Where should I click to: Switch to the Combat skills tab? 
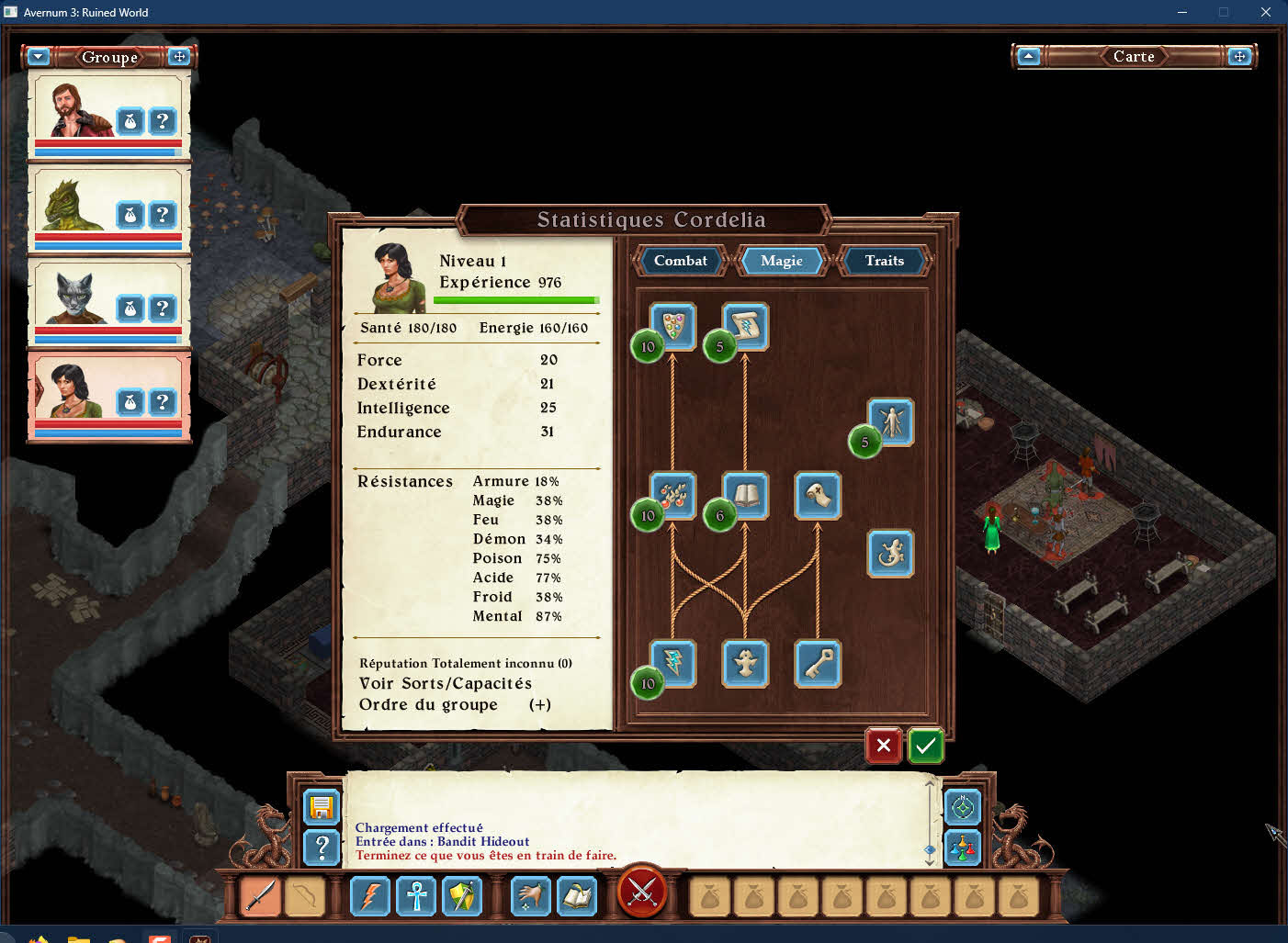pyautogui.click(x=680, y=261)
